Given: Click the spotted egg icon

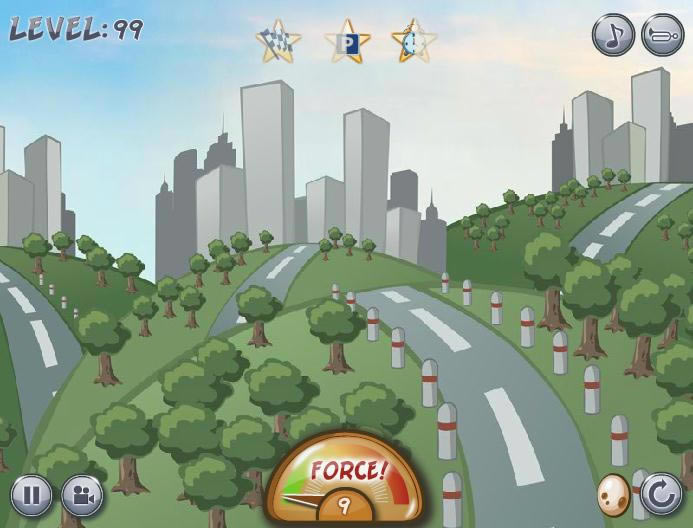Looking at the screenshot, I should pos(613,494).
